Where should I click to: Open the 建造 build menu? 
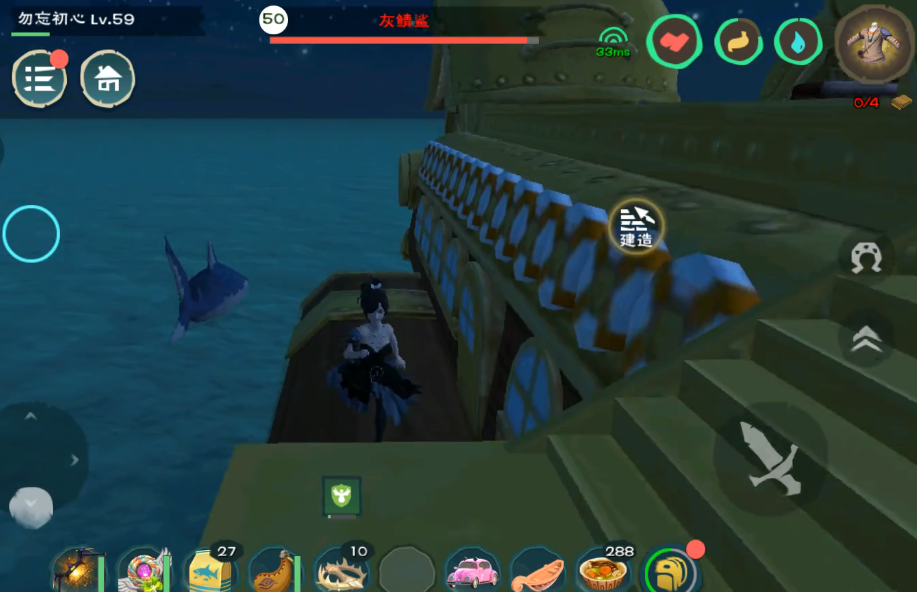(636, 224)
